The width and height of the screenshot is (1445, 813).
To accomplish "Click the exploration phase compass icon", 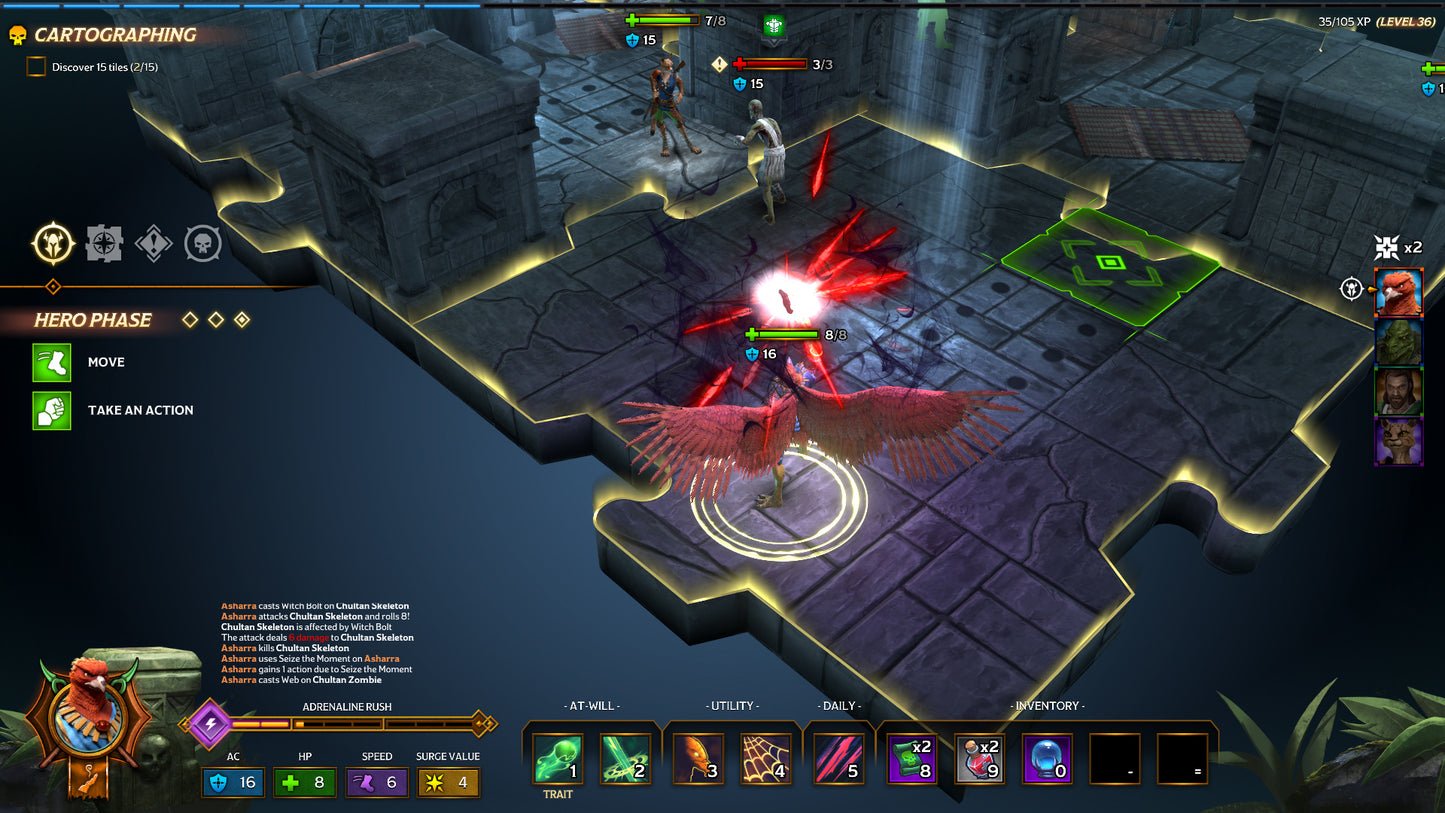I will pos(104,243).
